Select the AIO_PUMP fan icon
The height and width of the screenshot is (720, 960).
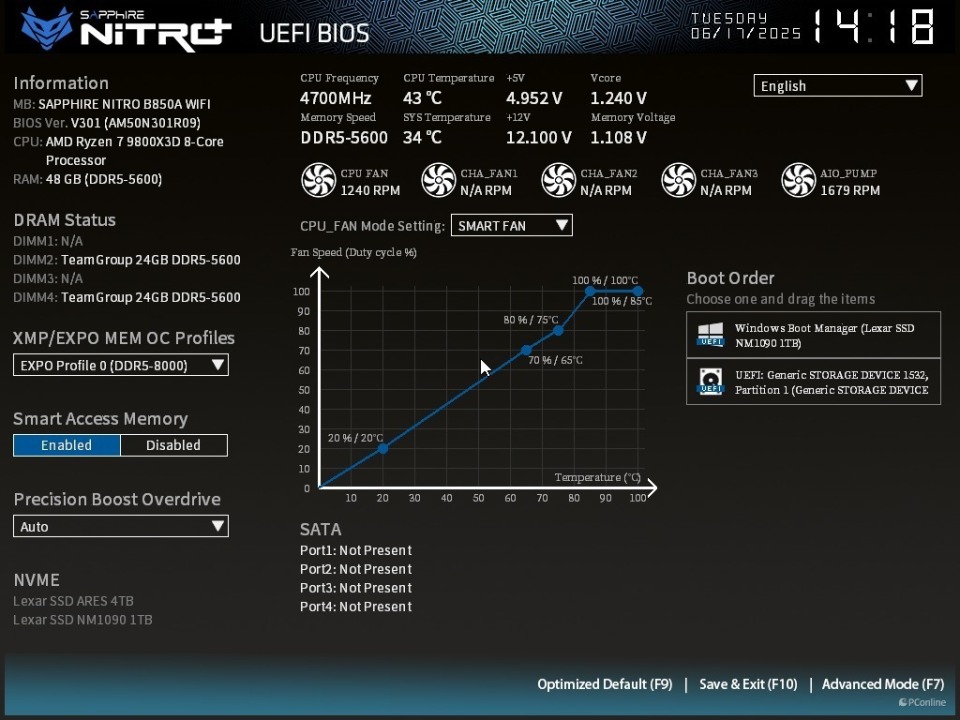click(x=798, y=181)
